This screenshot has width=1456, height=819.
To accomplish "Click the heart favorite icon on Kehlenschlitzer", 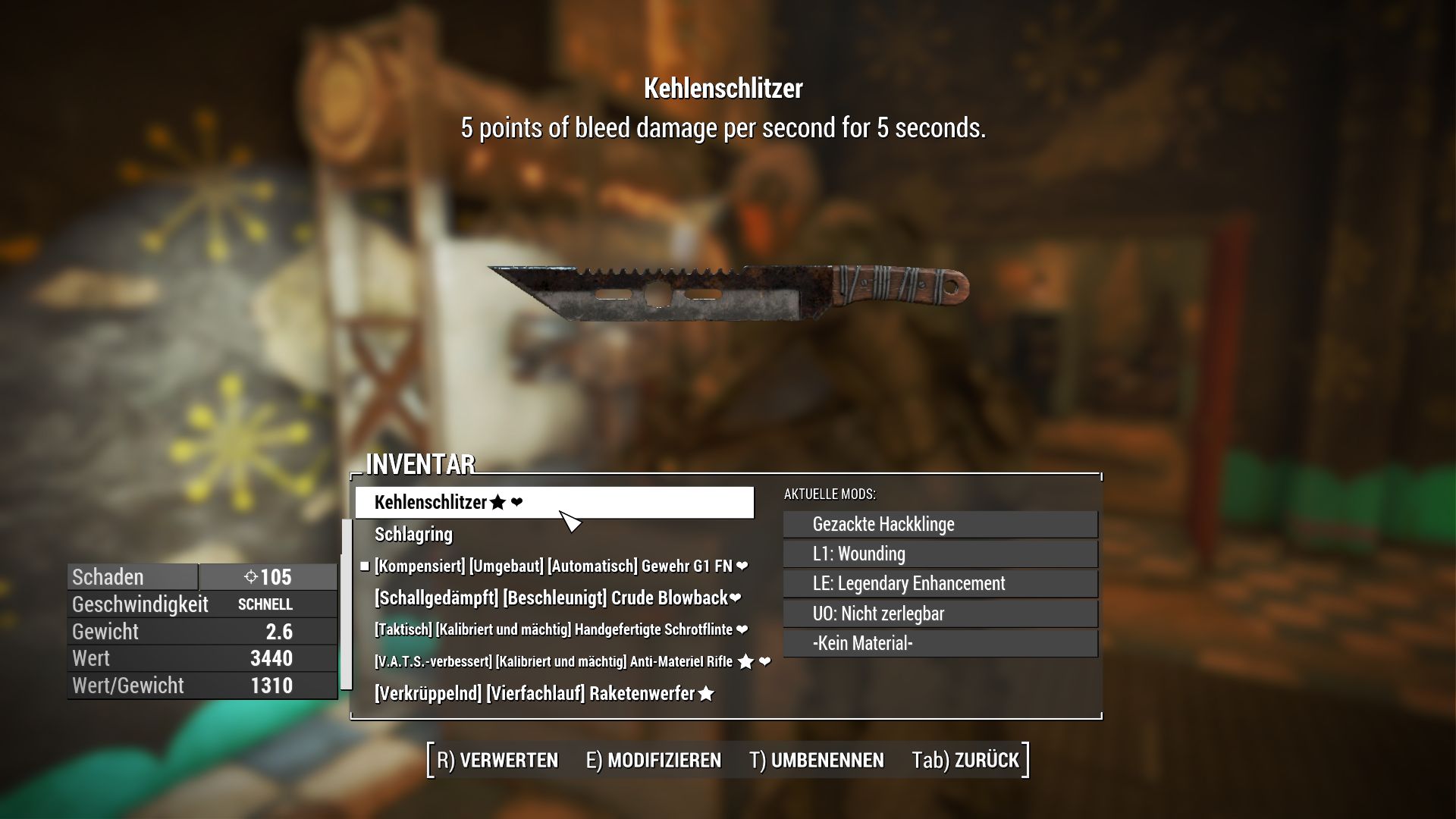I will click(517, 501).
